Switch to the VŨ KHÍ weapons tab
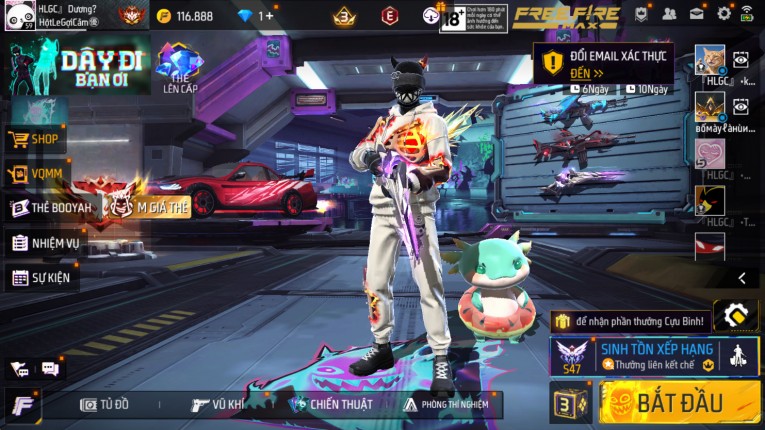This screenshot has width=765, height=430. click(x=219, y=404)
